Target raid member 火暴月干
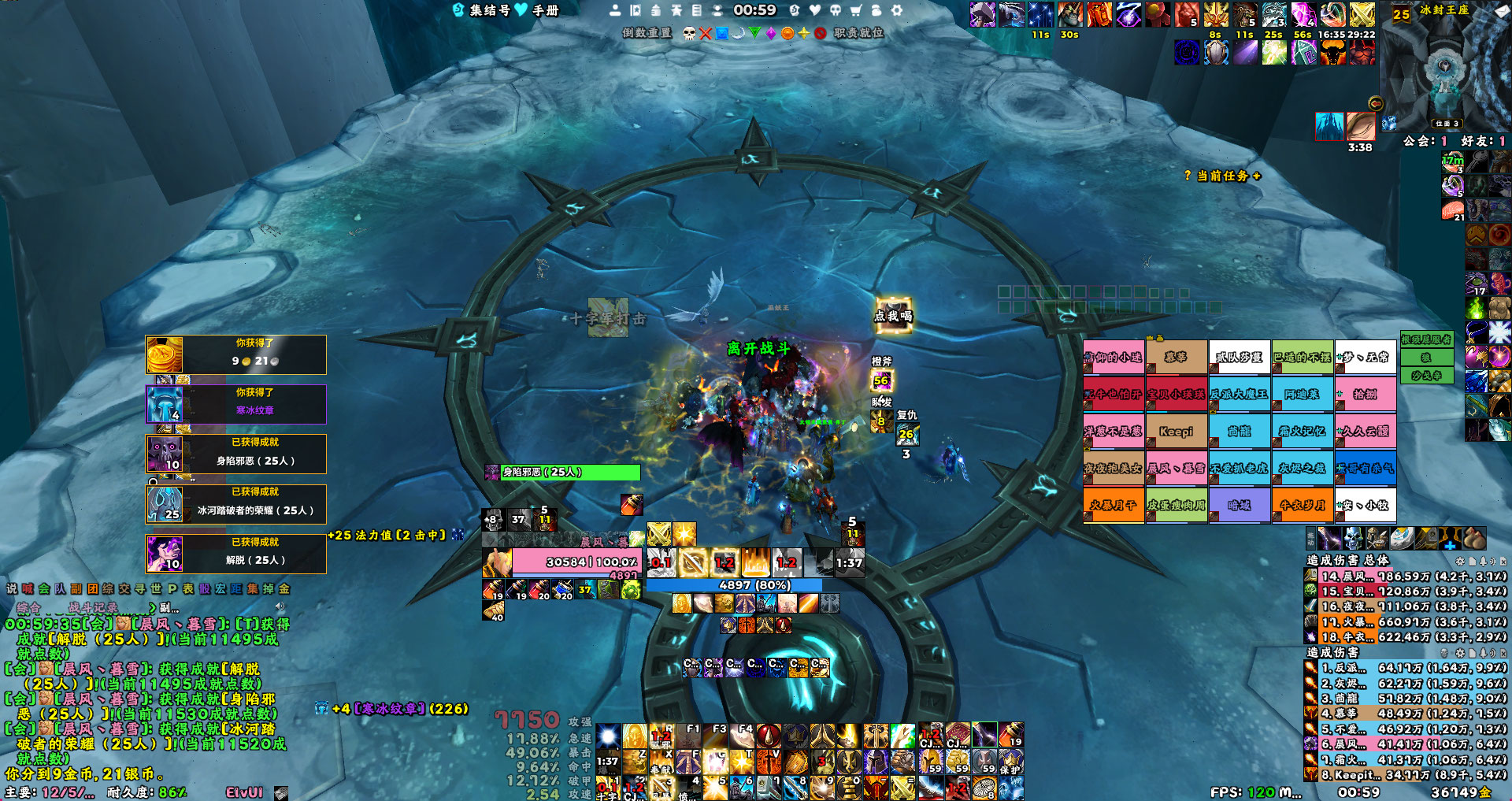 pos(1113,505)
